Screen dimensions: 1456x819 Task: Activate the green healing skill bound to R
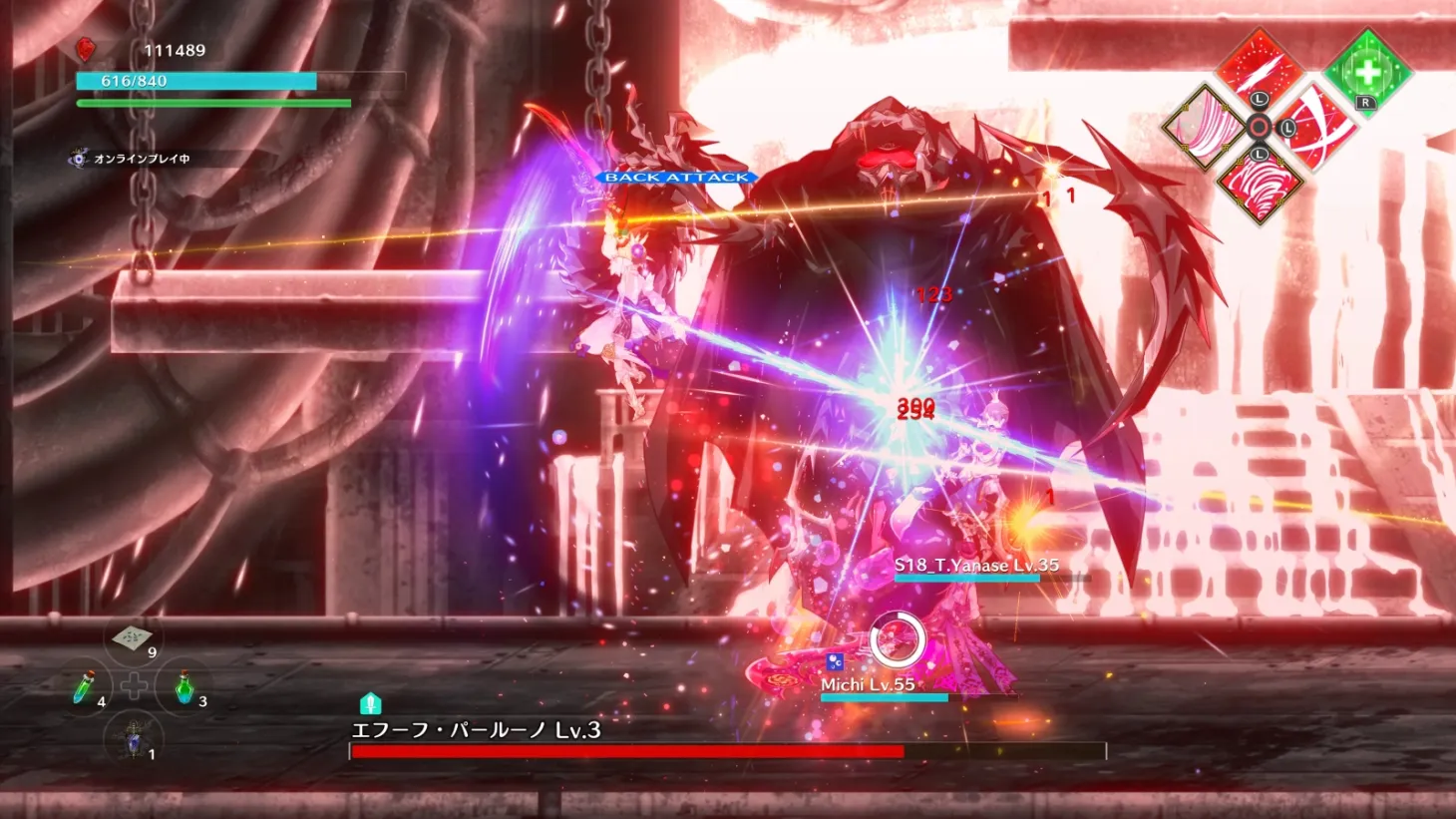(x=1368, y=71)
